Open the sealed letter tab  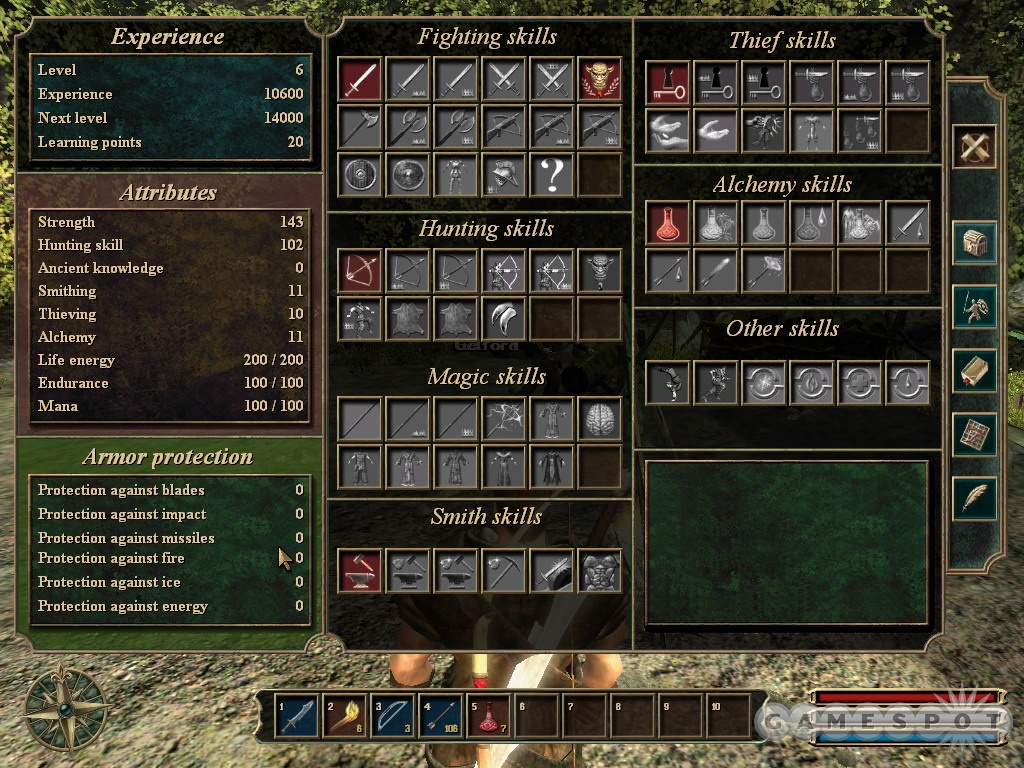pyautogui.click(x=973, y=371)
